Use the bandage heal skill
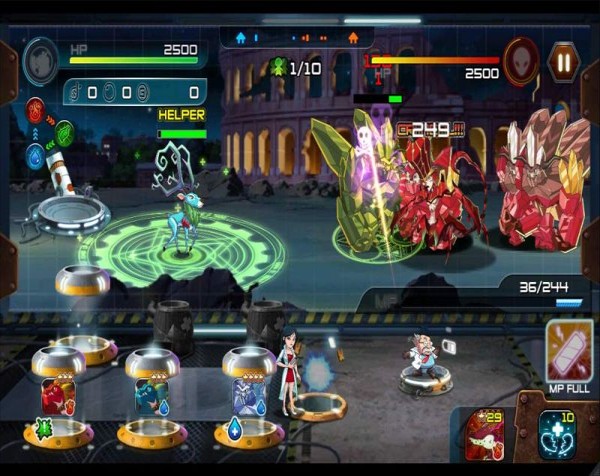The width and height of the screenshot is (600, 476). point(569,351)
